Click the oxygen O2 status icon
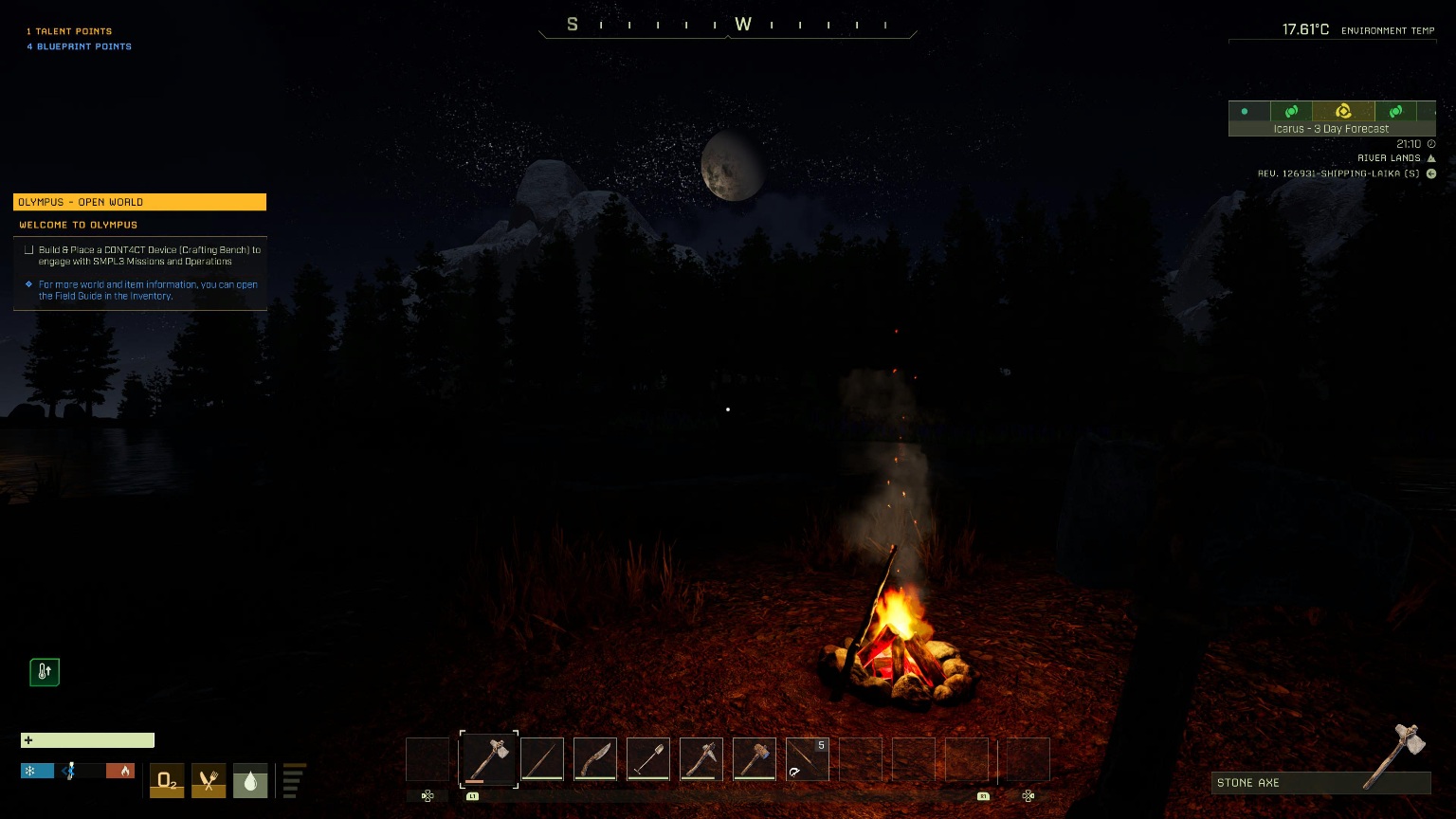Screen dimensions: 1456x819 (167, 781)
